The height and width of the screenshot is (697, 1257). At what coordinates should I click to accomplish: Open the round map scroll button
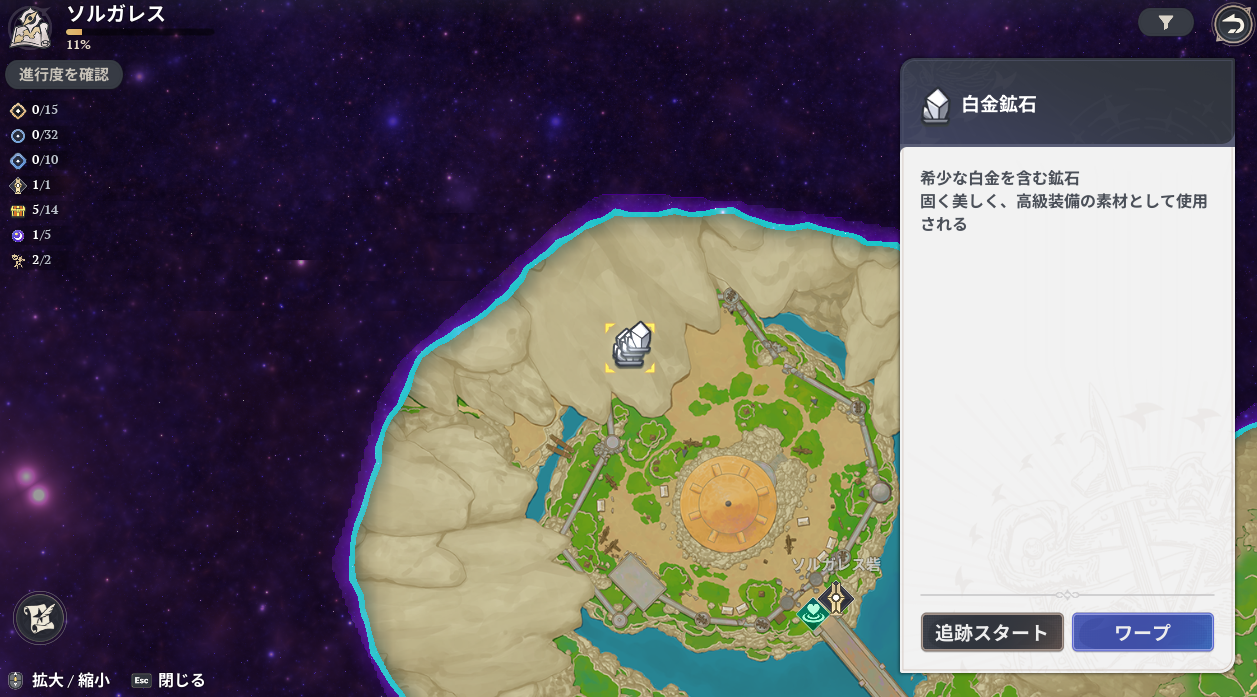[x=40, y=617]
